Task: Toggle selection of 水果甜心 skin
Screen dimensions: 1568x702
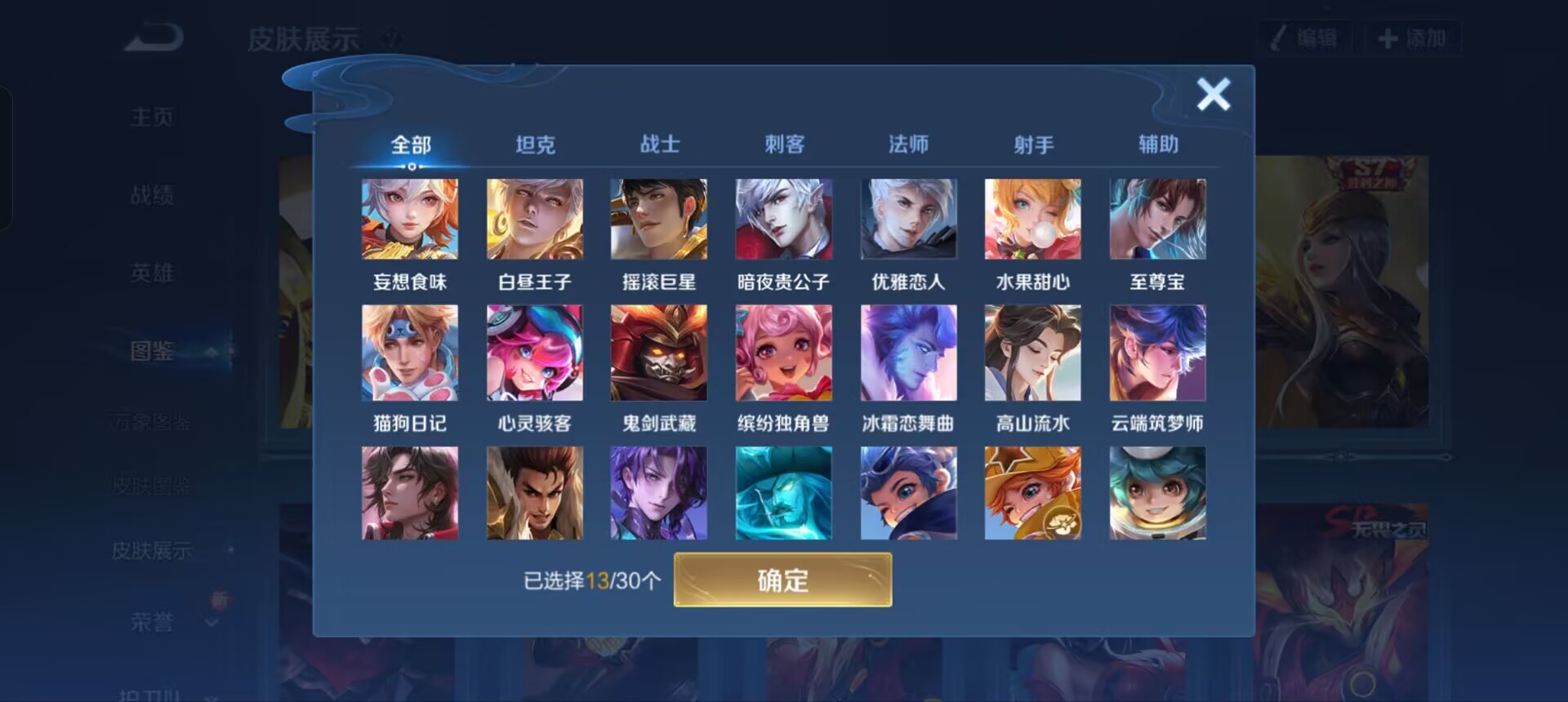Action: tap(1032, 218)
